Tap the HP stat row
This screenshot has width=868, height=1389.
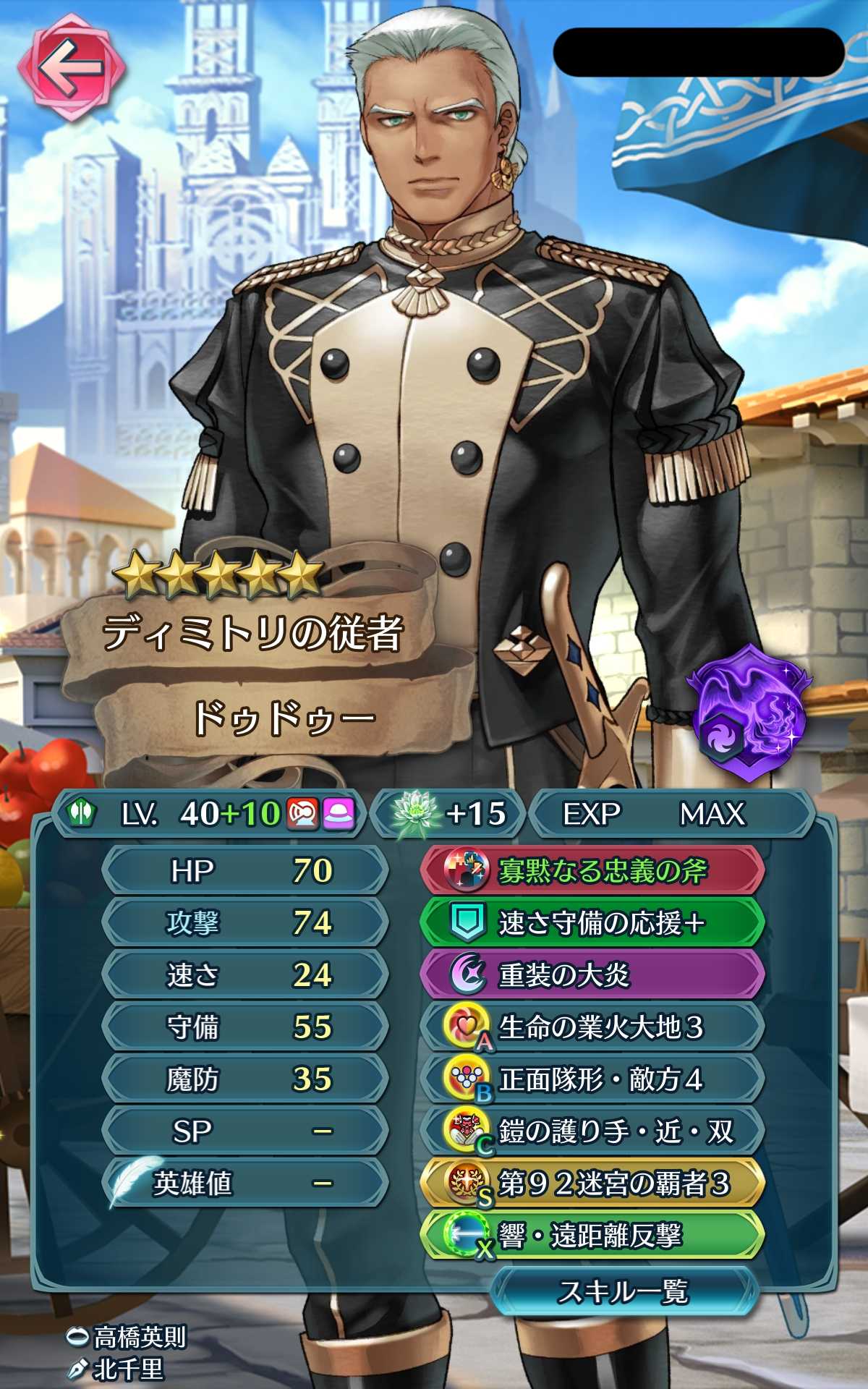coord(244,870)
